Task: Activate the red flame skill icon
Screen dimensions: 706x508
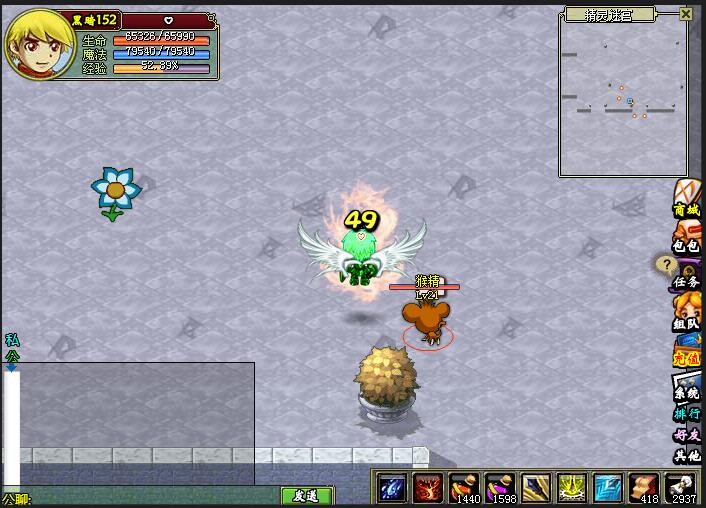Action: coord(428,488)
